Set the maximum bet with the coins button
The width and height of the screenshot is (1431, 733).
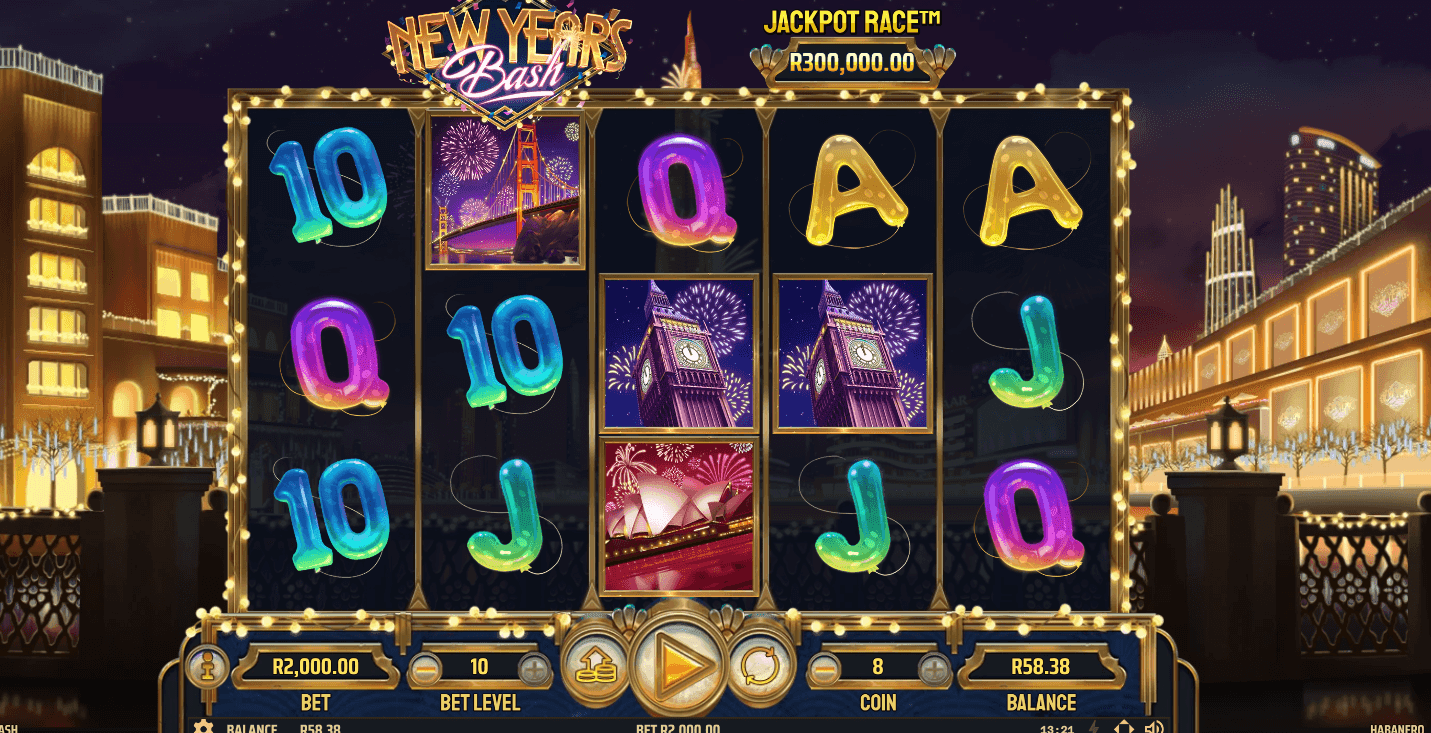tap(594, 665)
